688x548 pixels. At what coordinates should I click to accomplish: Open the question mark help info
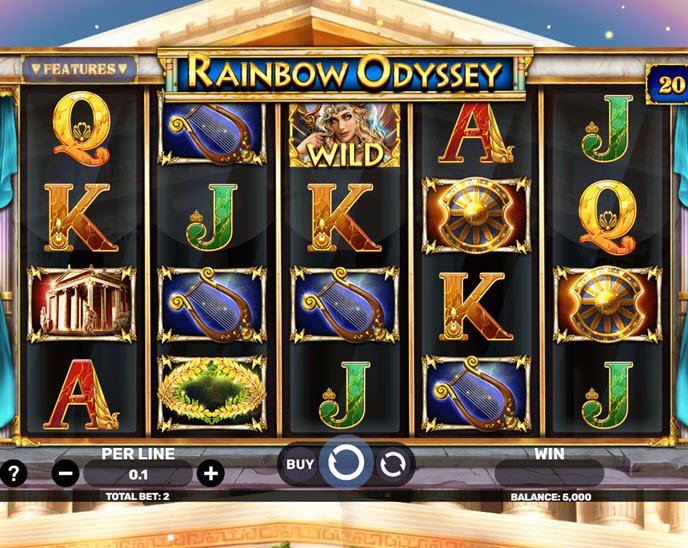click(x=13, y=473)
